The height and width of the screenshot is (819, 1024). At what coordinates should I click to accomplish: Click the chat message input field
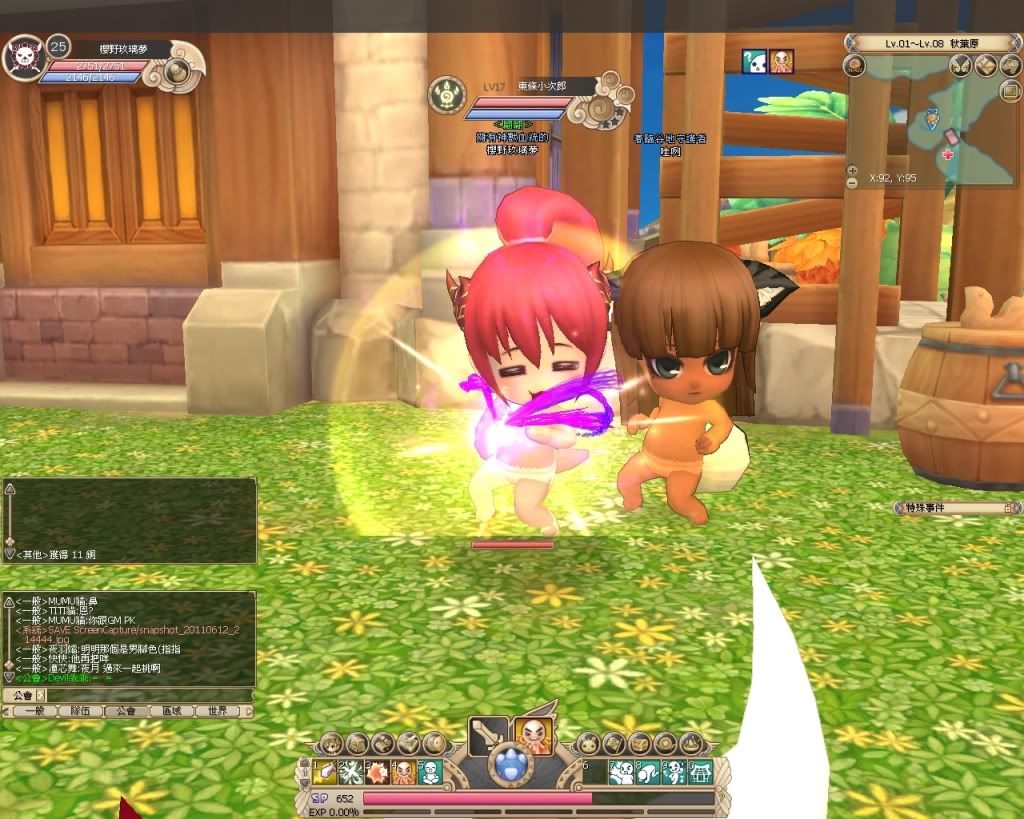[x=150, y=695]
